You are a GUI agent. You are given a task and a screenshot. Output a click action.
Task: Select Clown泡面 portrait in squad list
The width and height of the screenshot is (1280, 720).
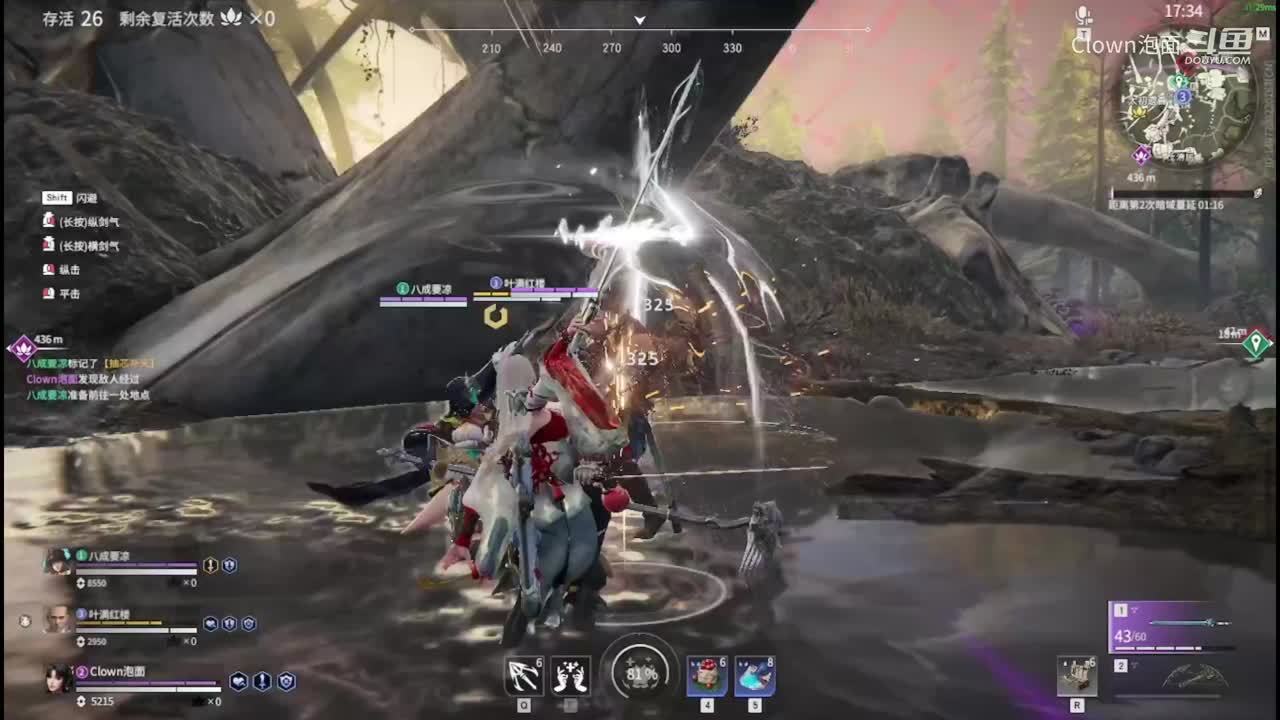[56, 678]
